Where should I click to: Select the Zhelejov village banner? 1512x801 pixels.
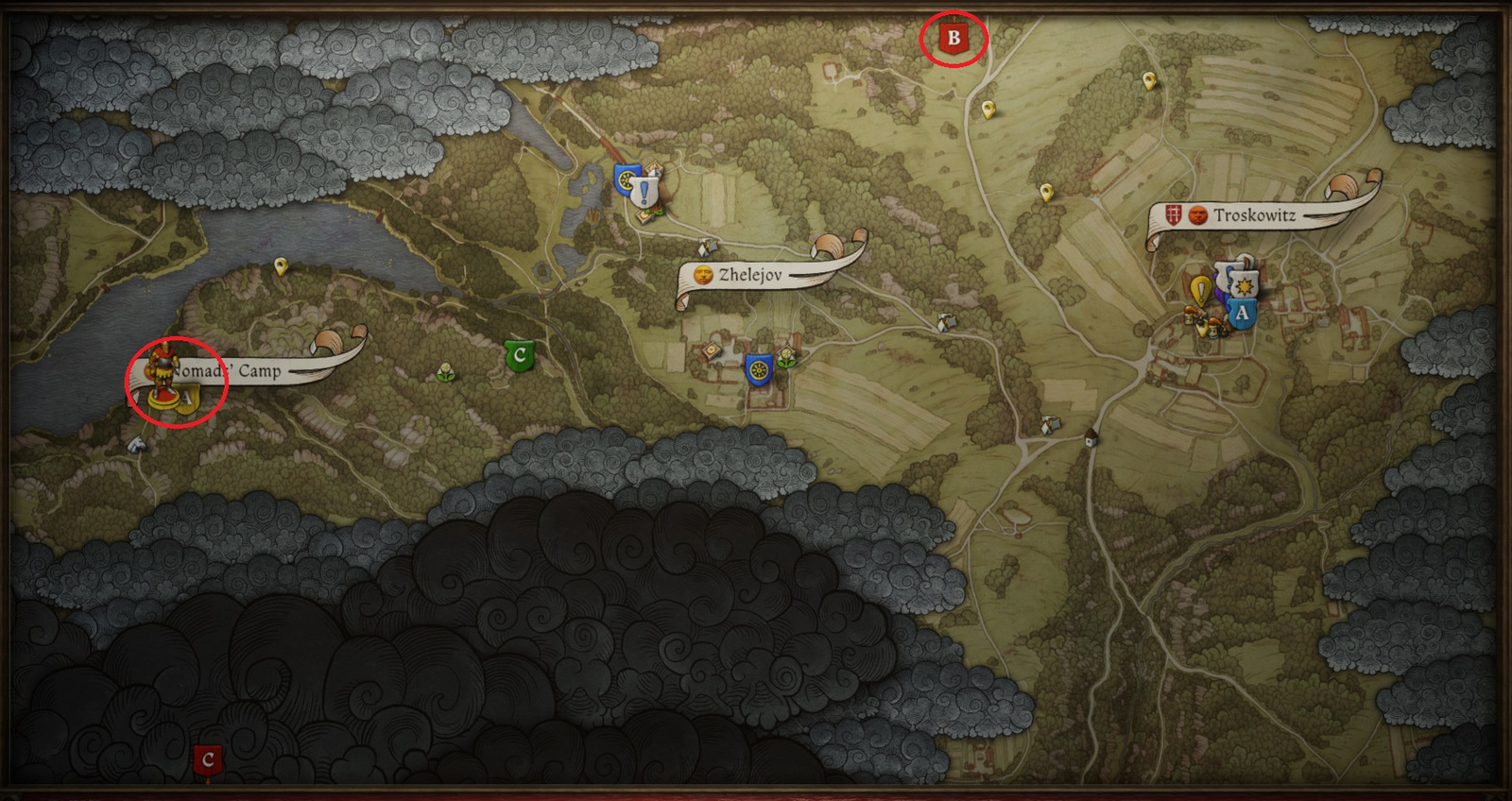pyautogui.click(x=750, y=275)
